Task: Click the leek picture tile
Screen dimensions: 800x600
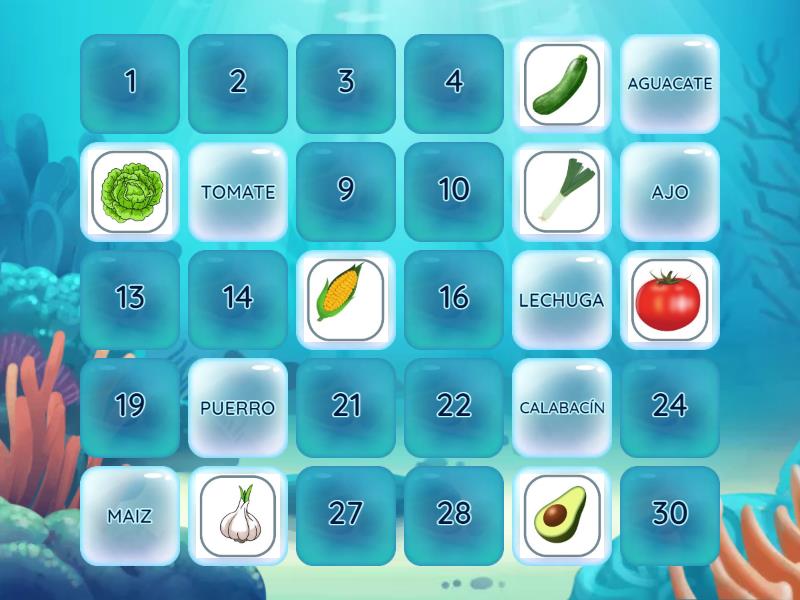Action: coord(562,191)
